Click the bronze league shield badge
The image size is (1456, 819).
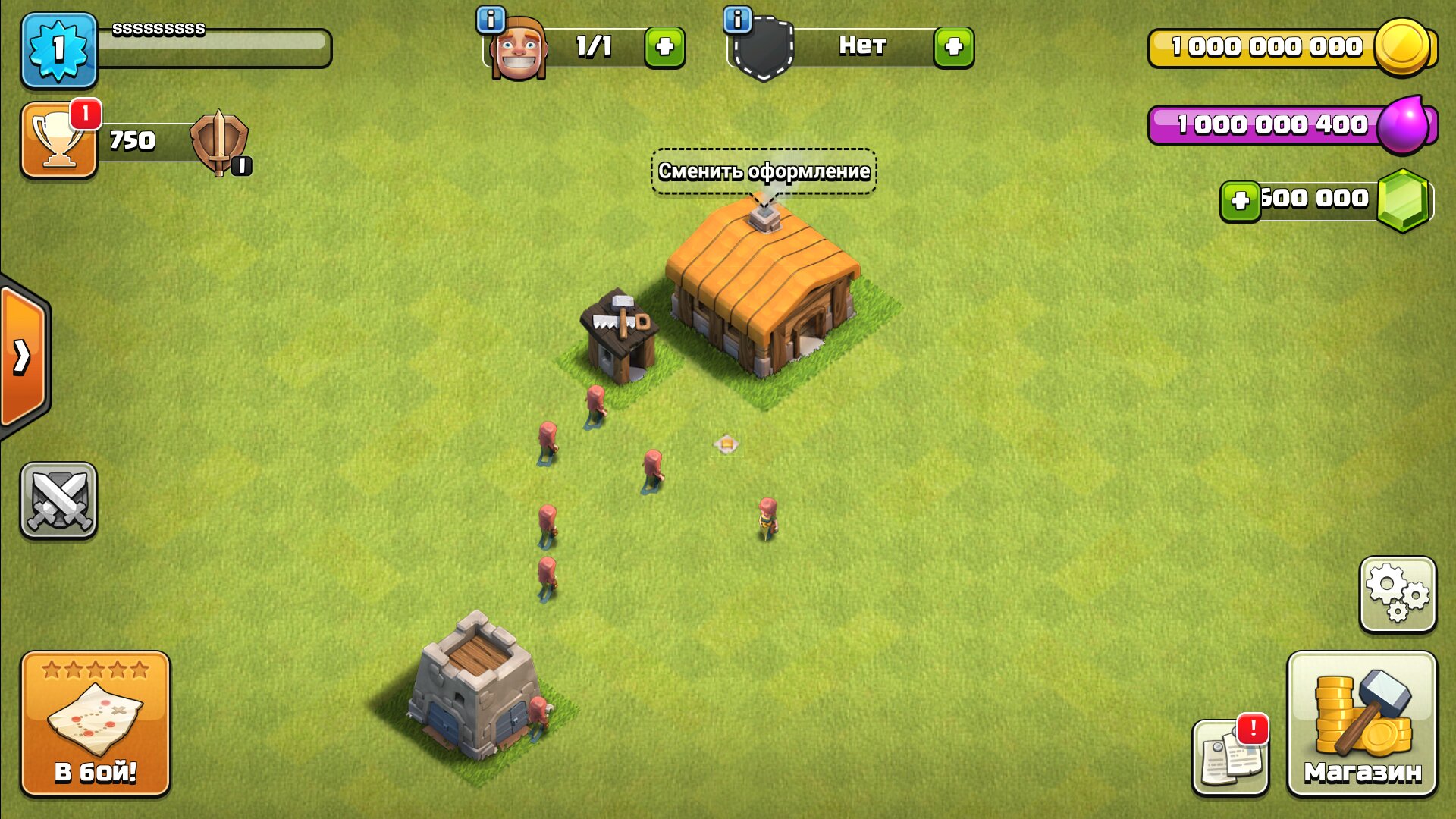point(220,140)
